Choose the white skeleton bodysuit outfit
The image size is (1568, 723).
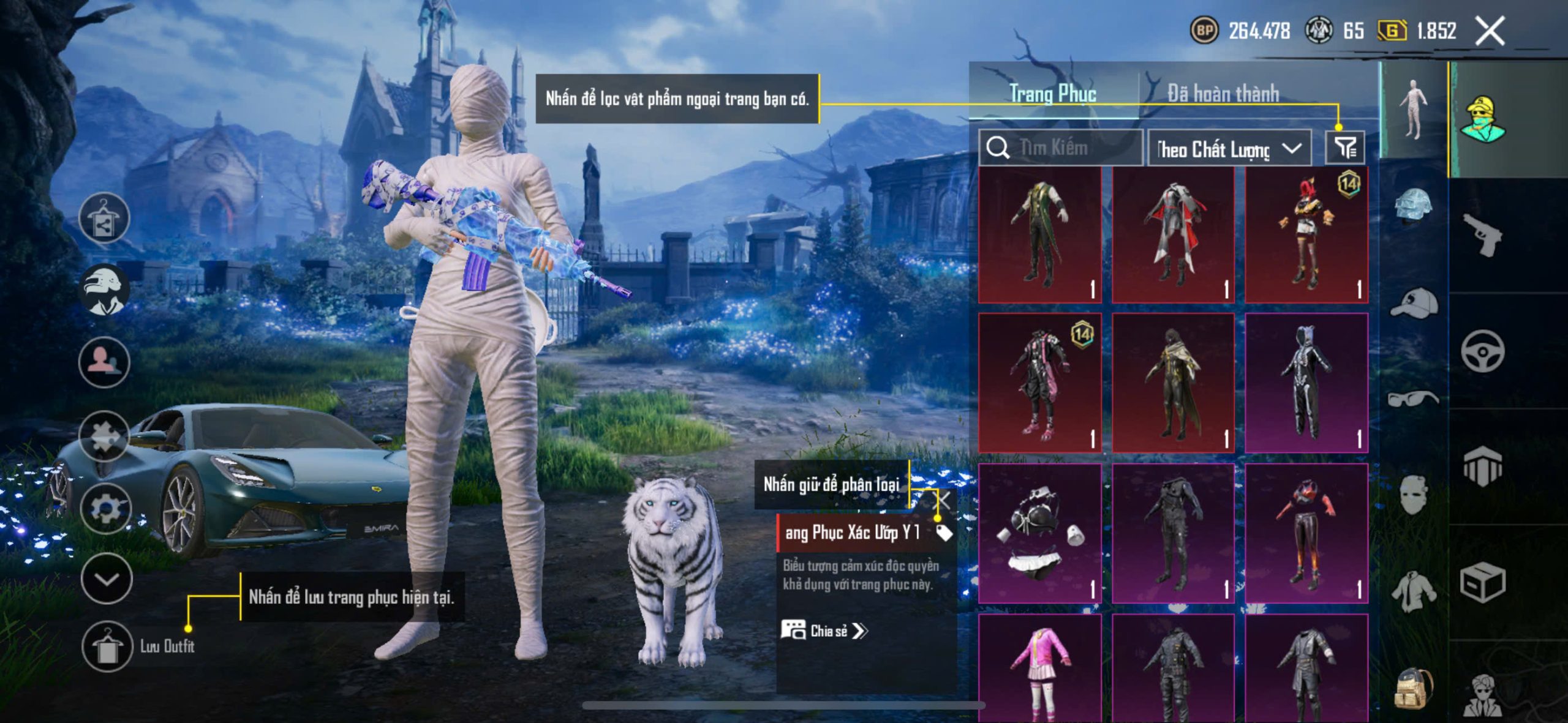[x=1306, y=383]
